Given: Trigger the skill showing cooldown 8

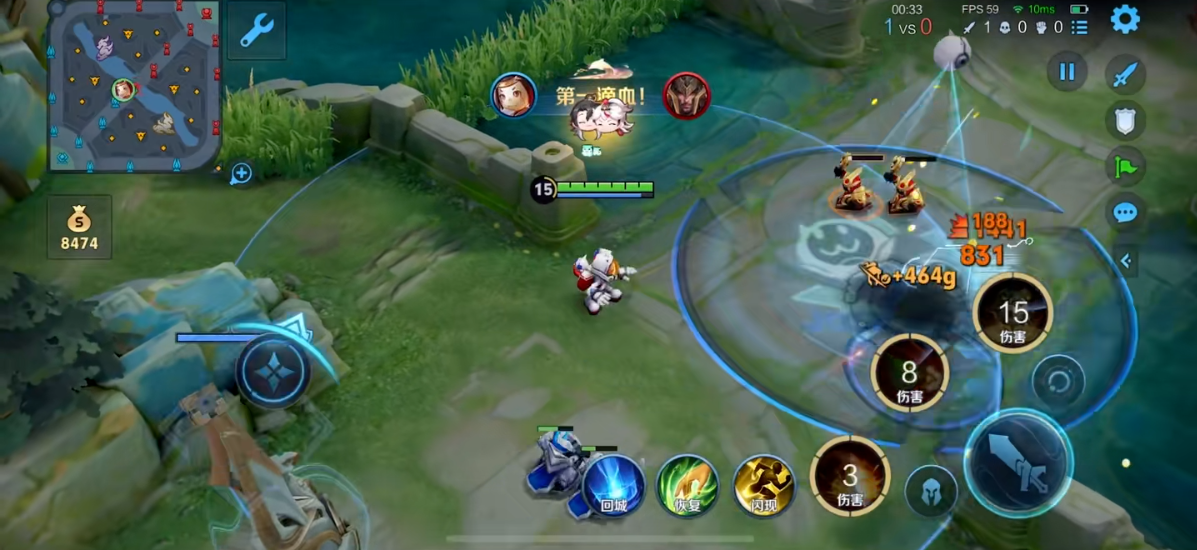Looking at the screenshot, I should [909, 374].
